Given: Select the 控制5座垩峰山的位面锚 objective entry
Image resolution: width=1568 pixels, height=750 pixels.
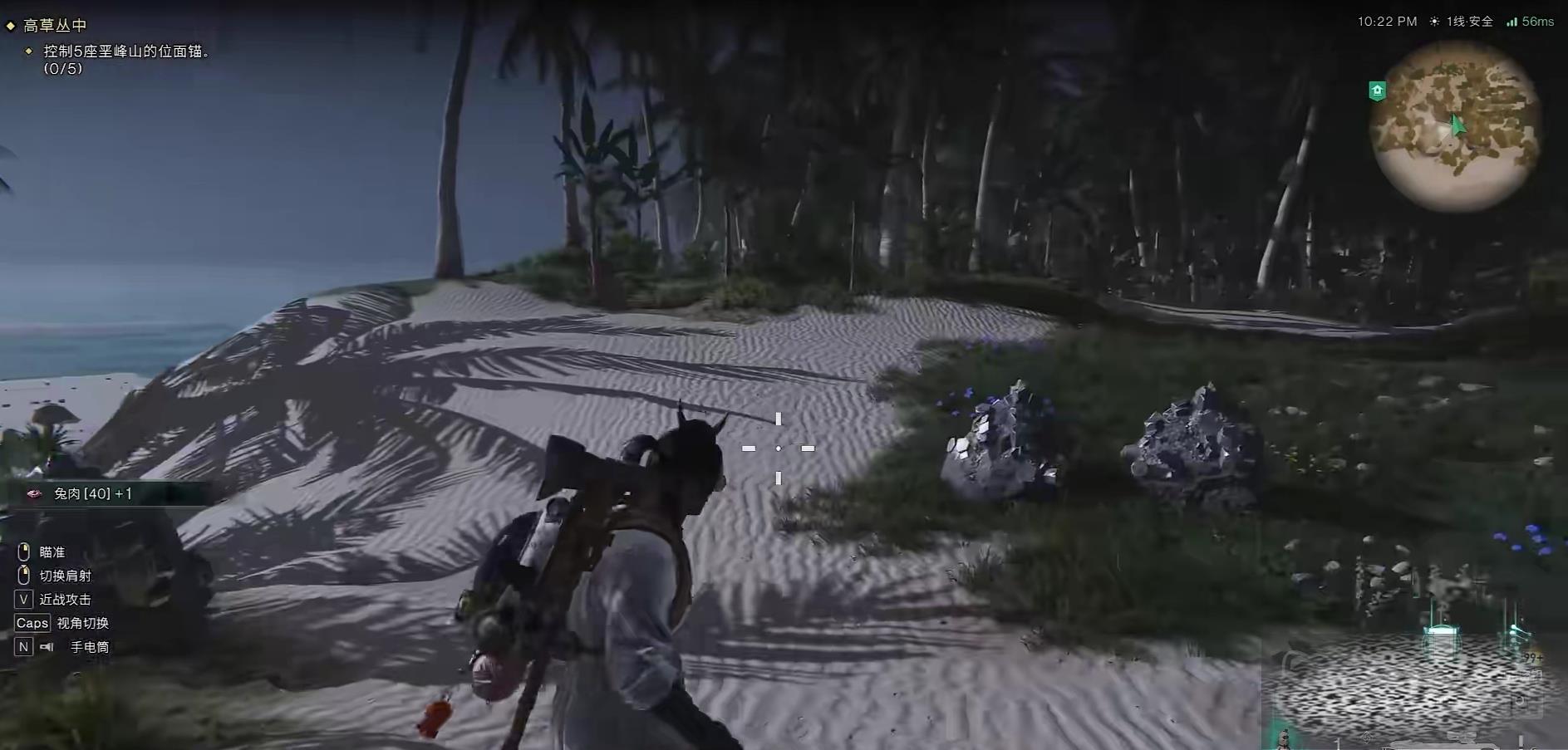Looking at the screenshot, I should click(125, 51).
